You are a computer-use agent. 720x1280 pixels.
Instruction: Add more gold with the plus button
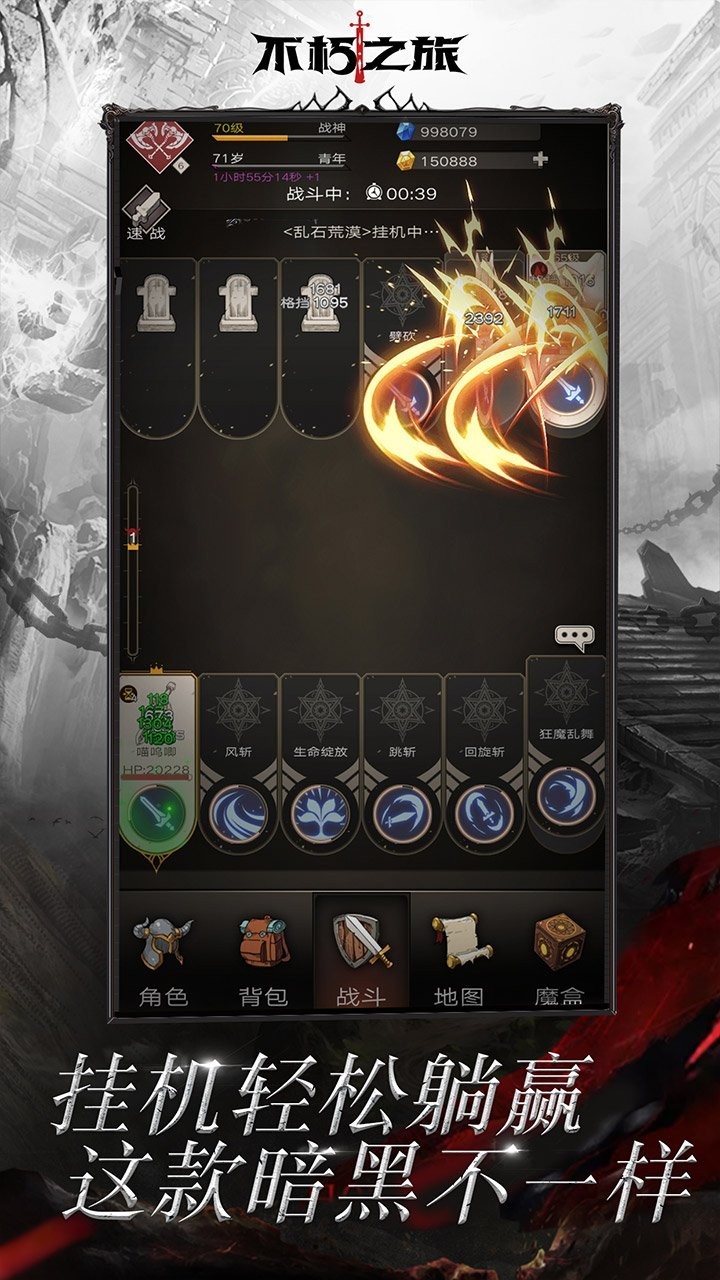click(x=541, y=159)
